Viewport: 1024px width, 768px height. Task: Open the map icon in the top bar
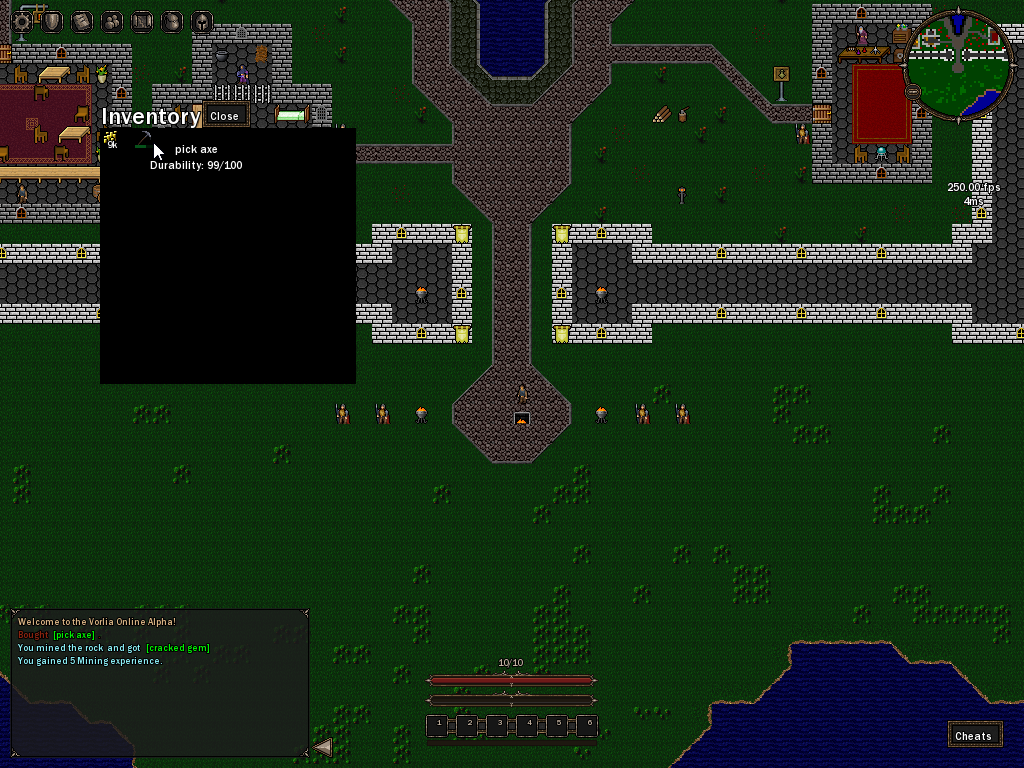(141, 21)
